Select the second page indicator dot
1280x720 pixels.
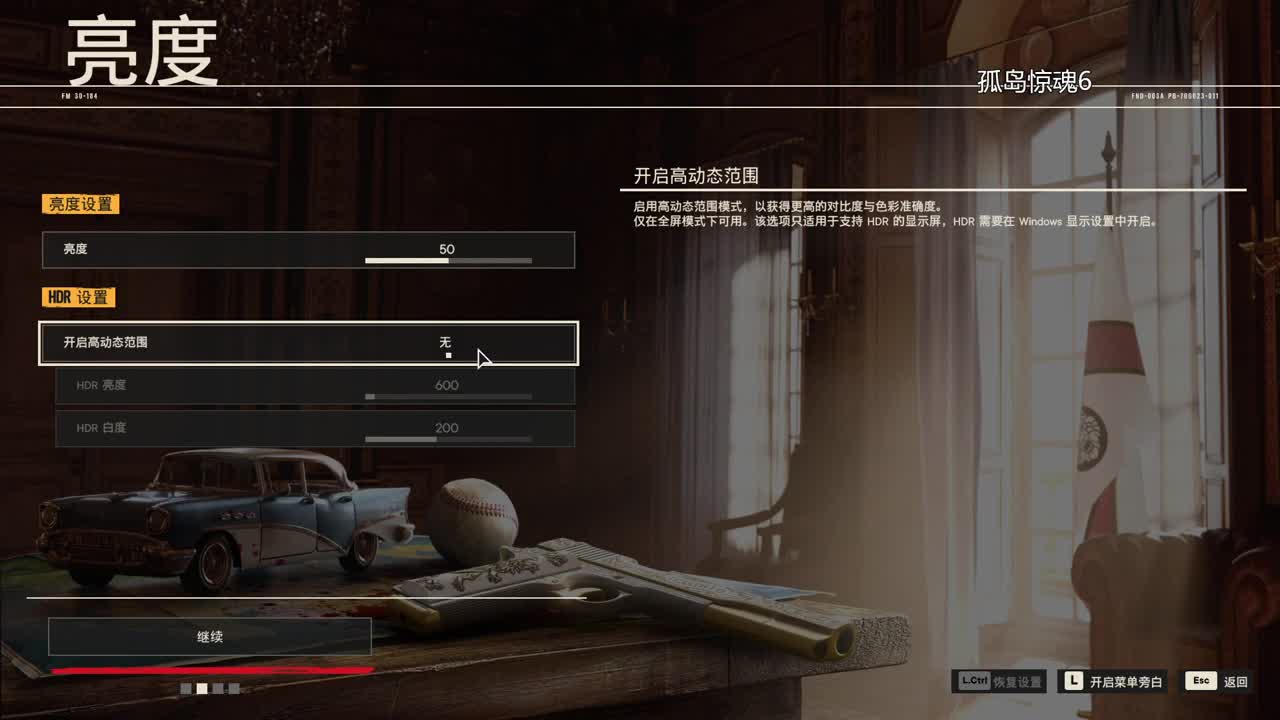click(x=201, y=688)
